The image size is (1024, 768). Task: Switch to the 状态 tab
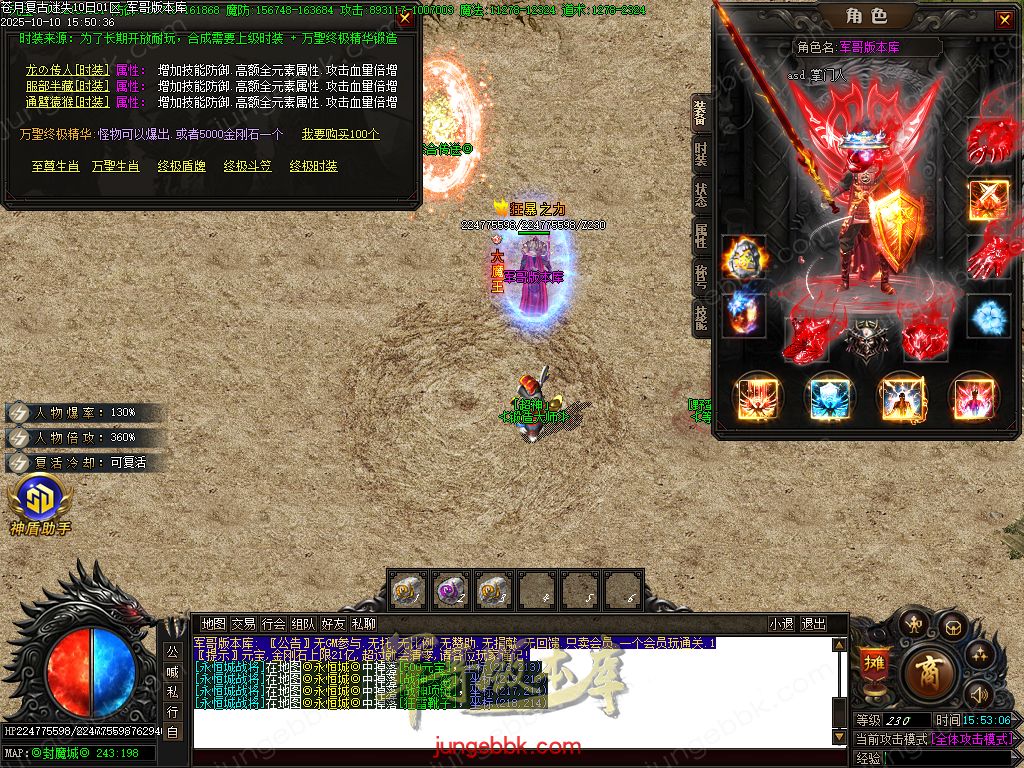point(701,194)
